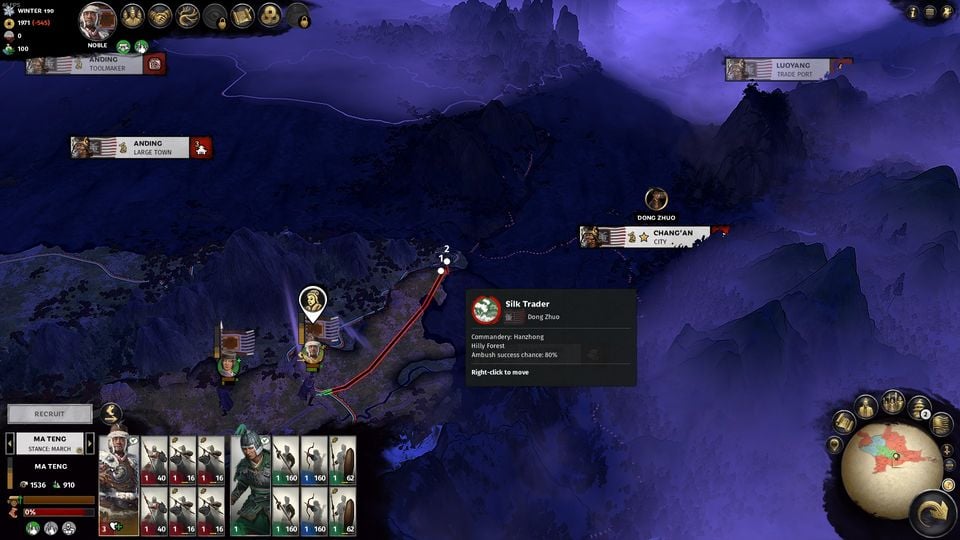Click the Recruit button
Screen dimensions: 960x540
pyautogui.click(x=50, y=413)
